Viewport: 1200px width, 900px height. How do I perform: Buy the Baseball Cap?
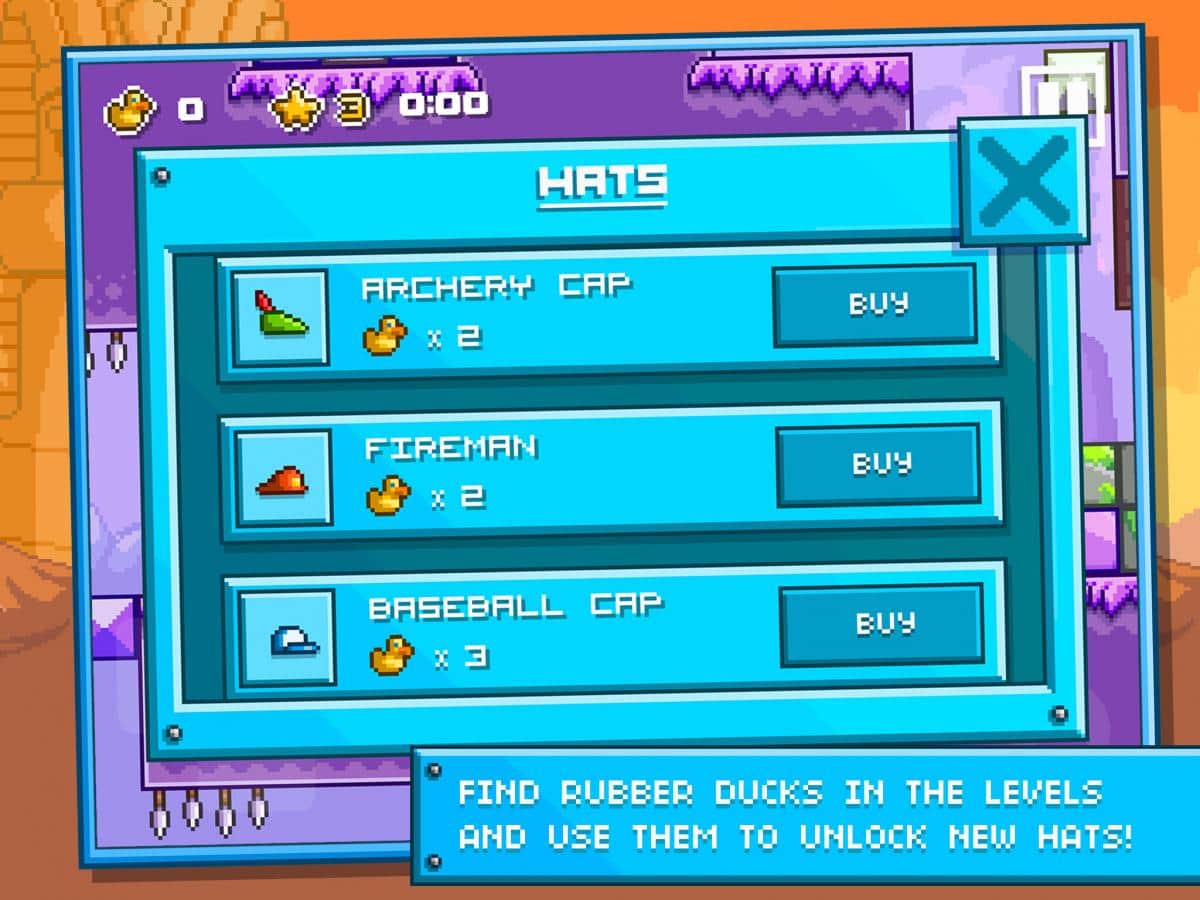coord(881,624)
